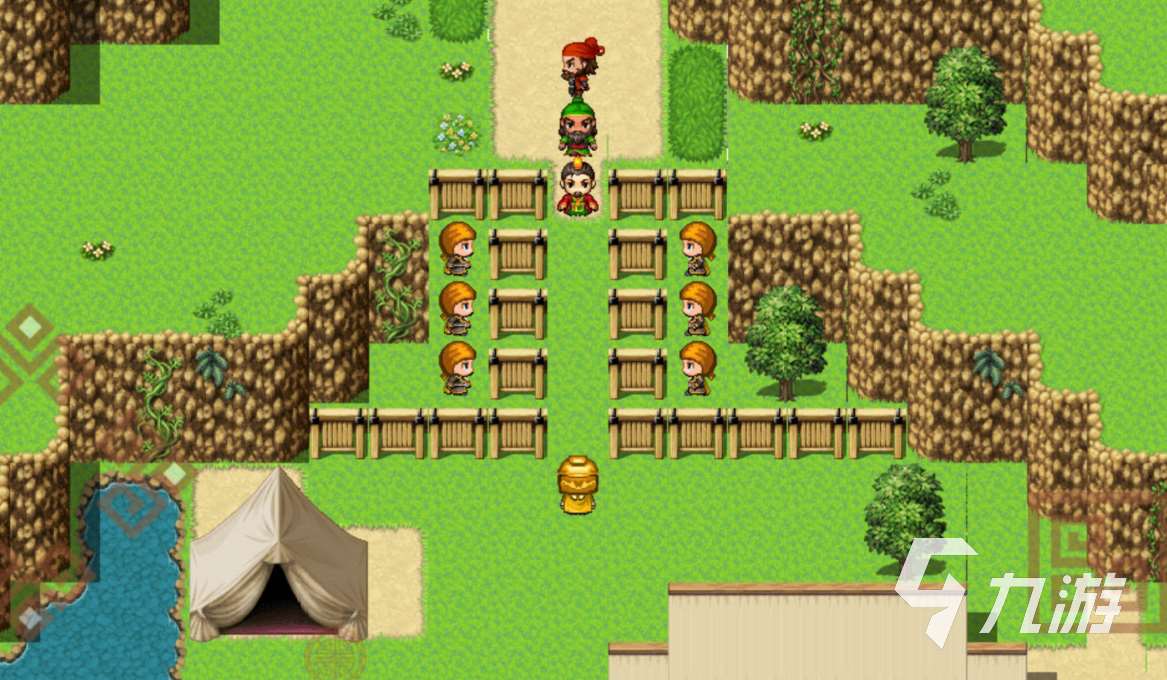This screenshot has height=680, width=1167.
Task: Tap the right diamond of the virtual D-pad
Action: 176,473
